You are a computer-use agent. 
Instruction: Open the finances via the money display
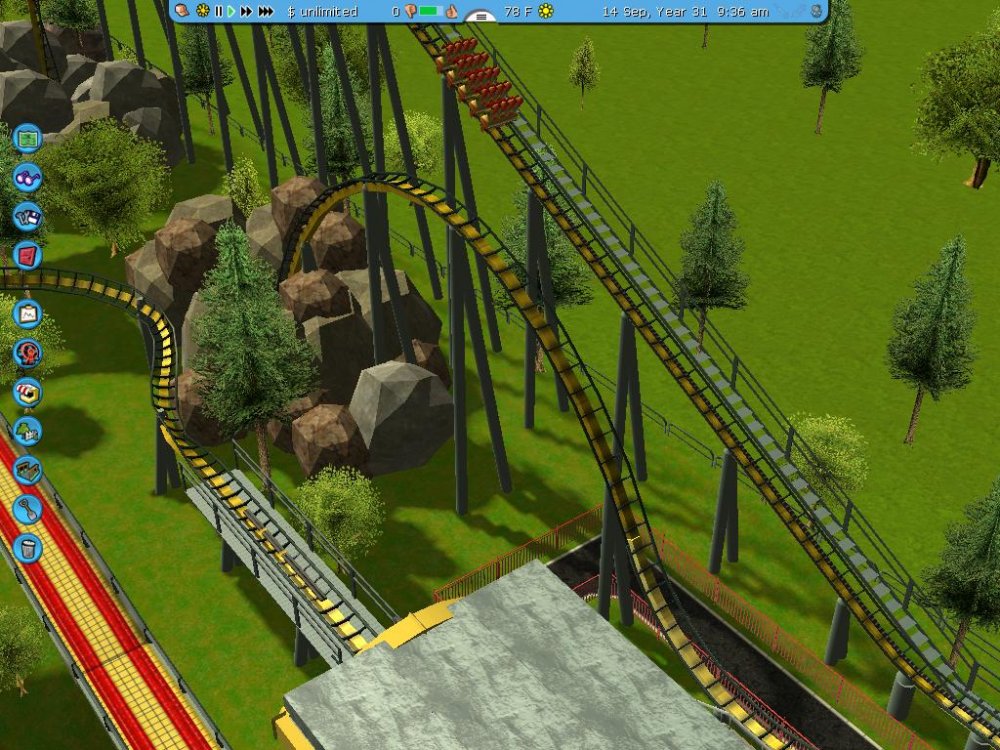[321, 11]
